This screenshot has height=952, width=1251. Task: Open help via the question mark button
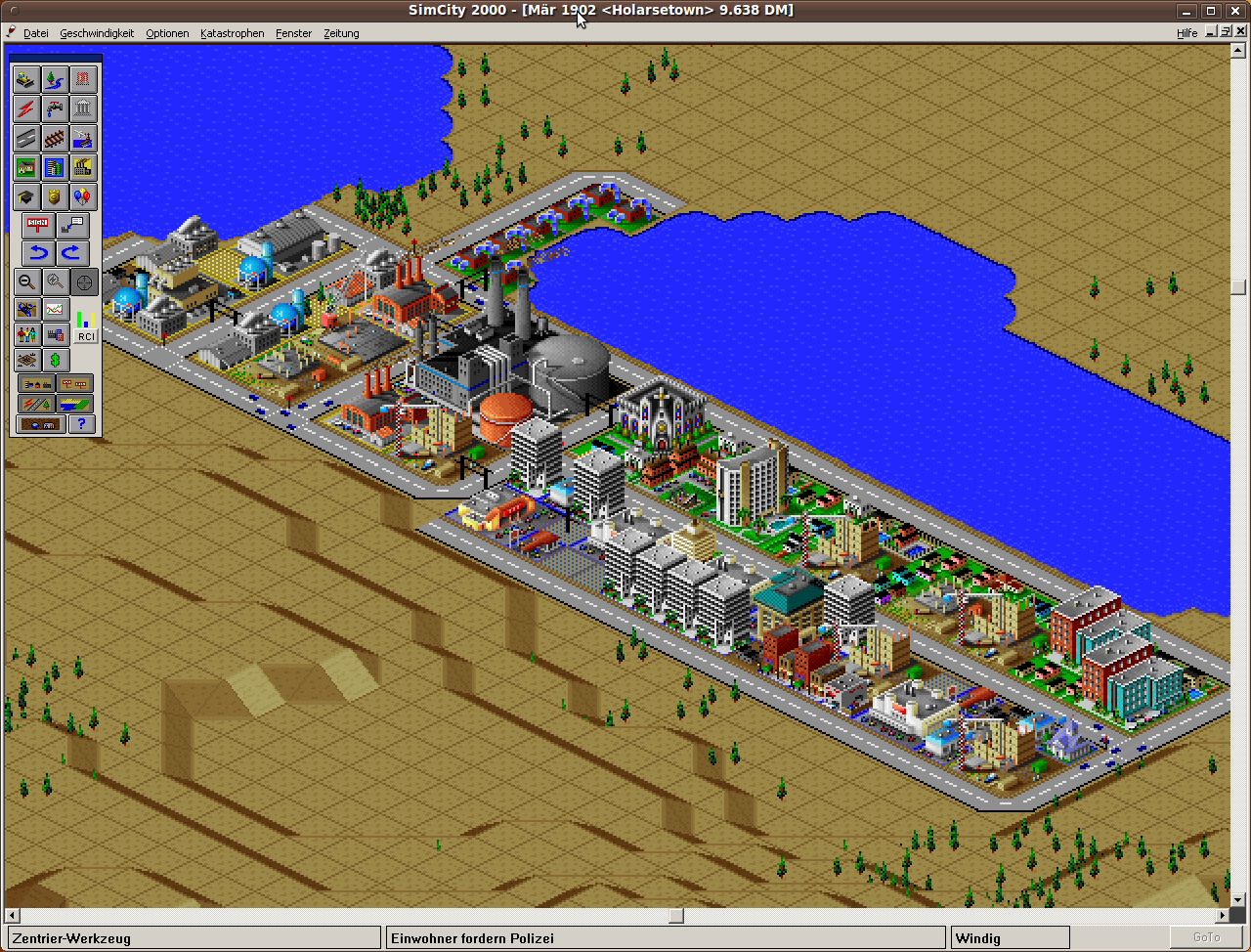(x=80, y=423)
